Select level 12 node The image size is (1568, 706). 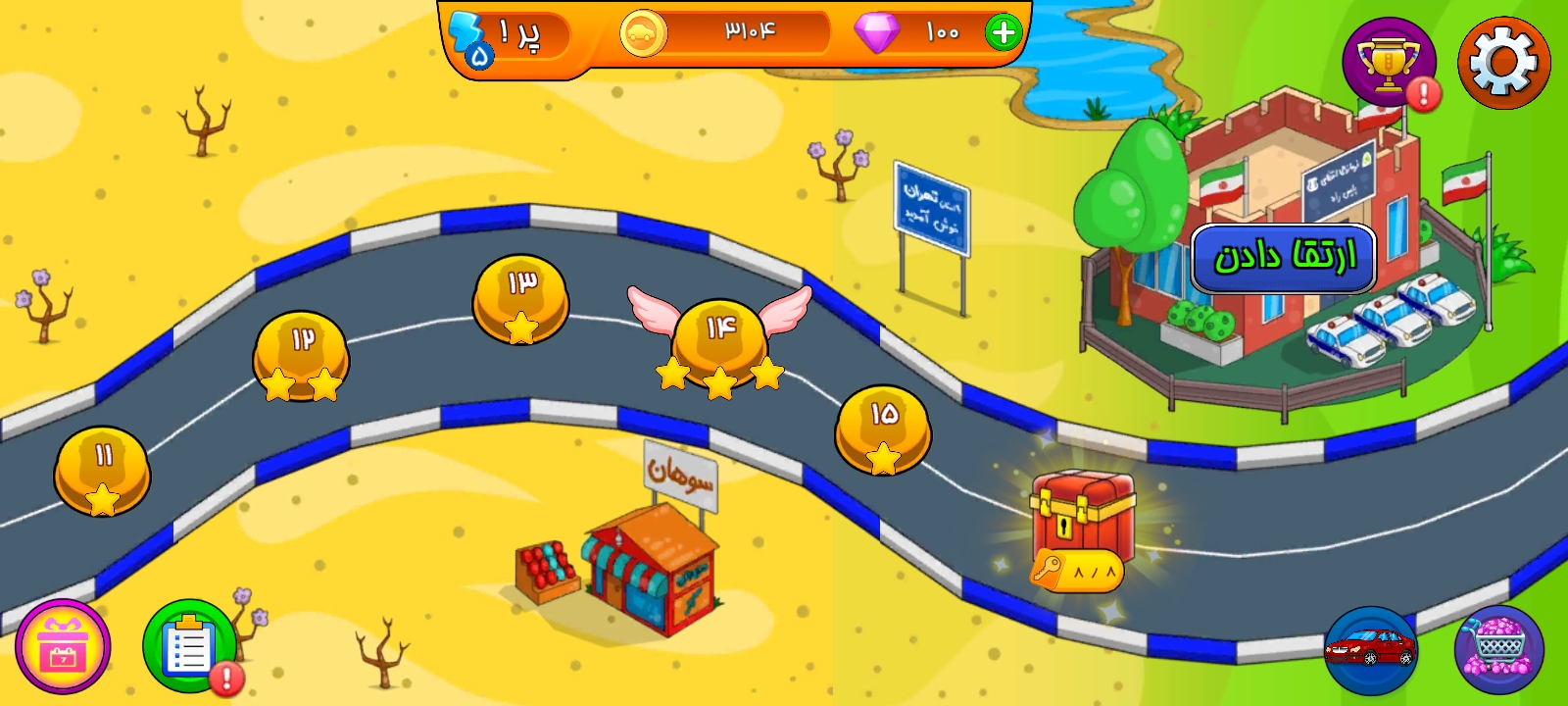(301, 354)
